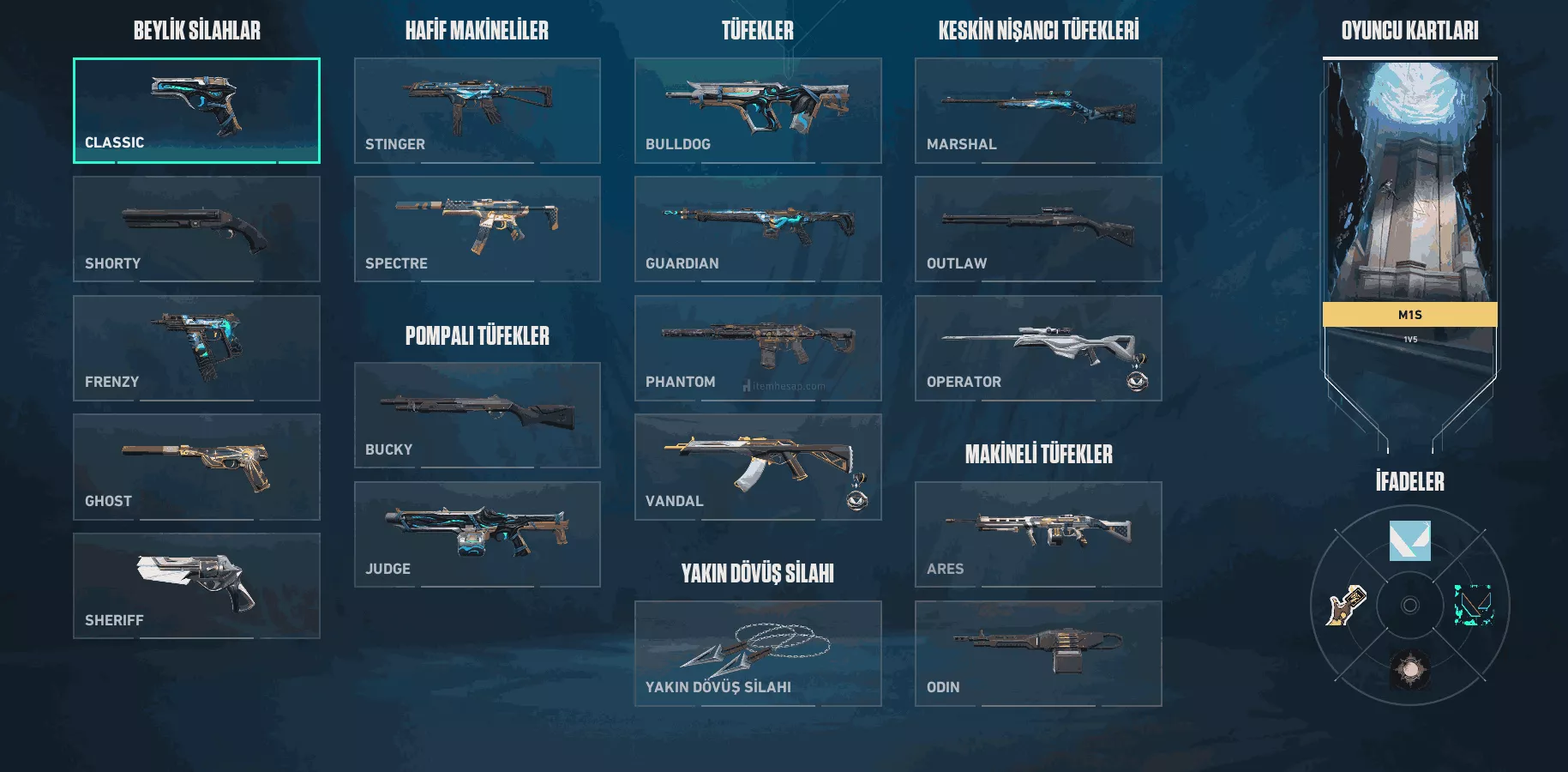1568x772 pixels.
Task: Select the Ares machine gun tile
Action: [1038, 534]
